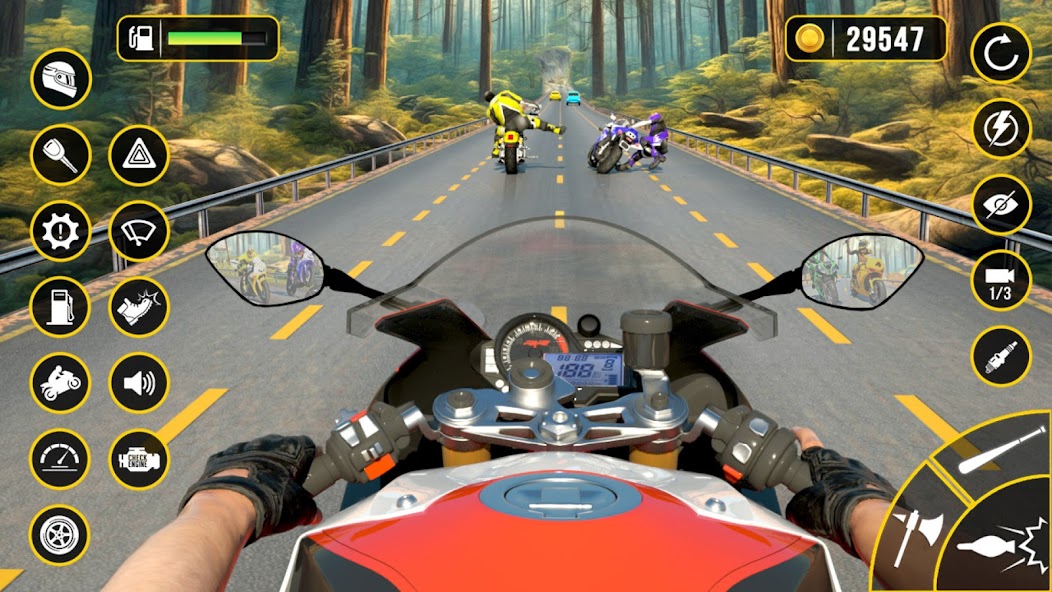Image resolution: width=1052 pixels, height=592 pixels.
Task: Use the boot kick attack icon
Action: coord(138,307)
